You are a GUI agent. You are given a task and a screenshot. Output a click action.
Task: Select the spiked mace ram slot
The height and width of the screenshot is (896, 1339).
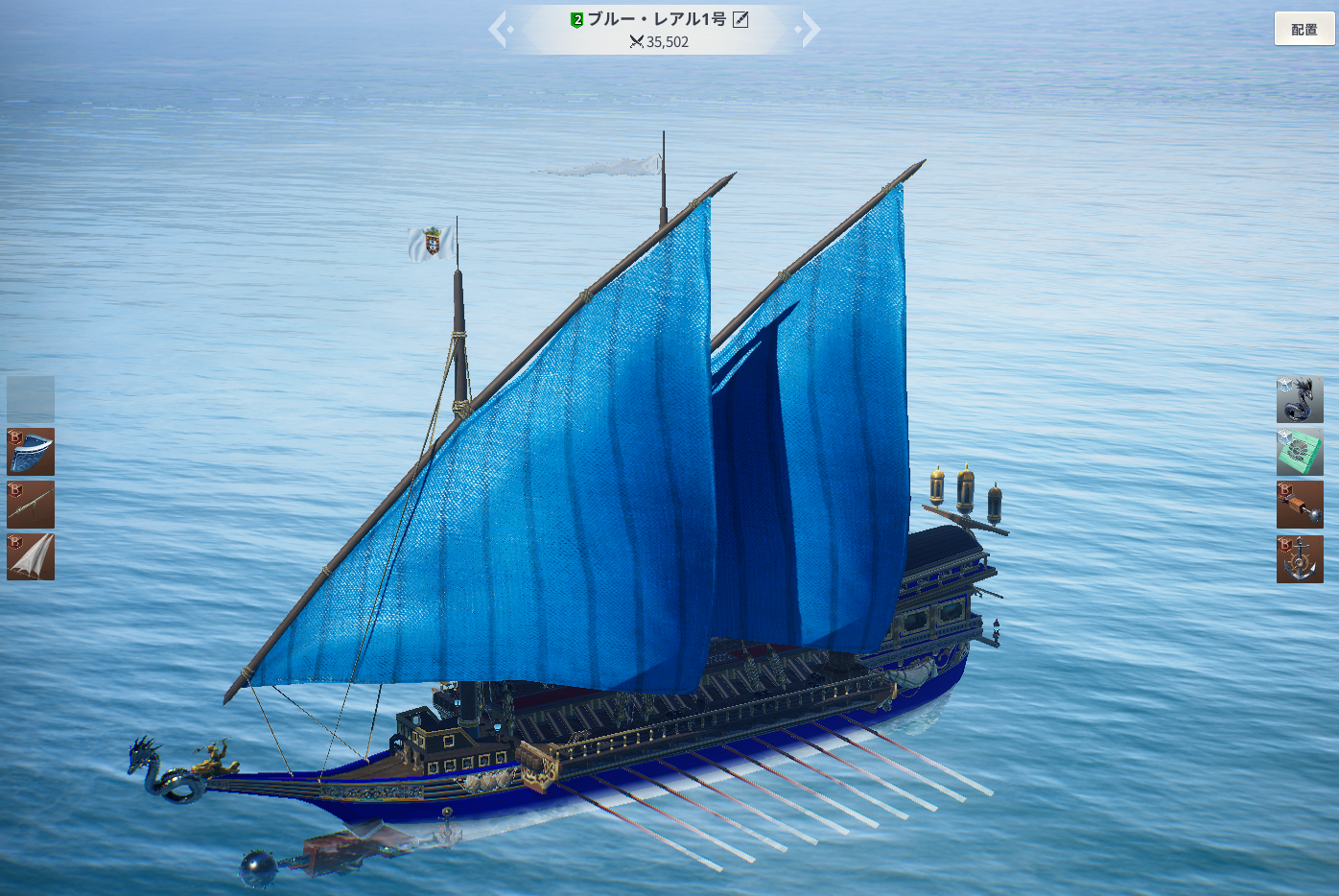click(x=1300, y=505)
